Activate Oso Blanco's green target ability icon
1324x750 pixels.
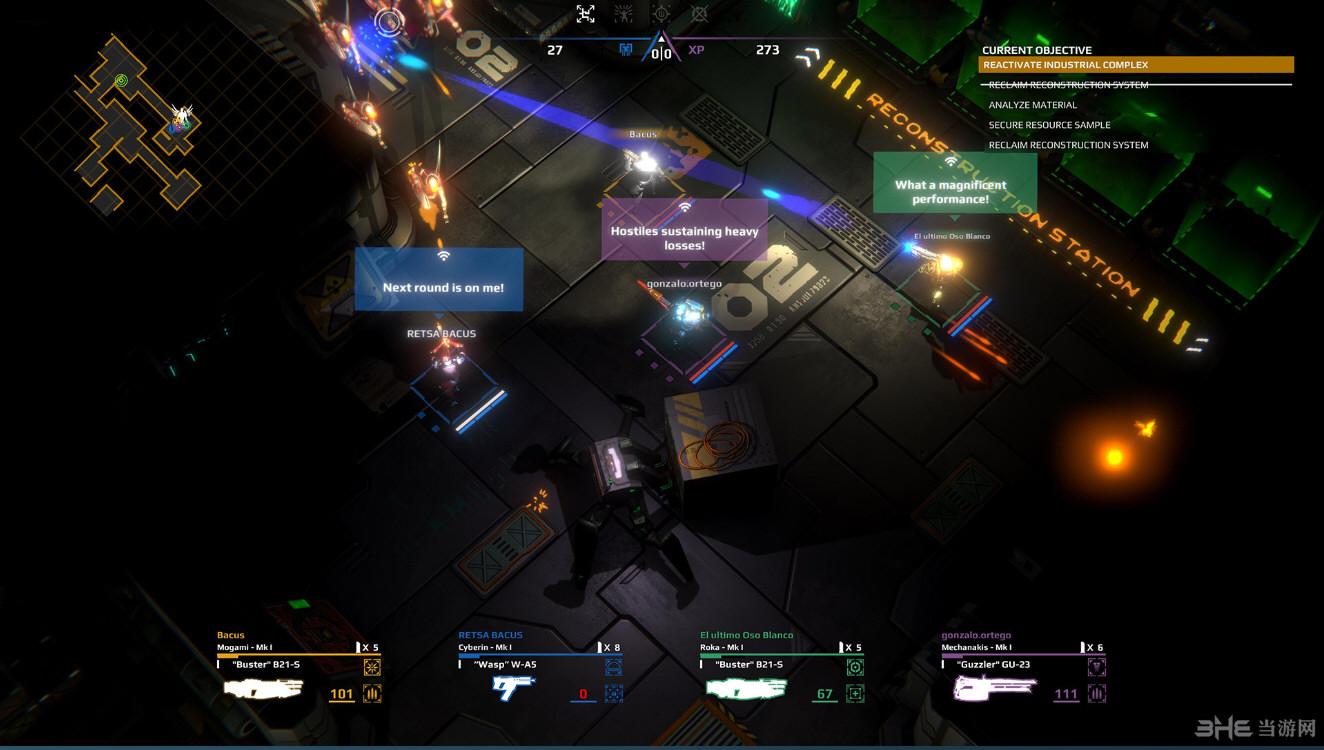click(x=855, y=667)
